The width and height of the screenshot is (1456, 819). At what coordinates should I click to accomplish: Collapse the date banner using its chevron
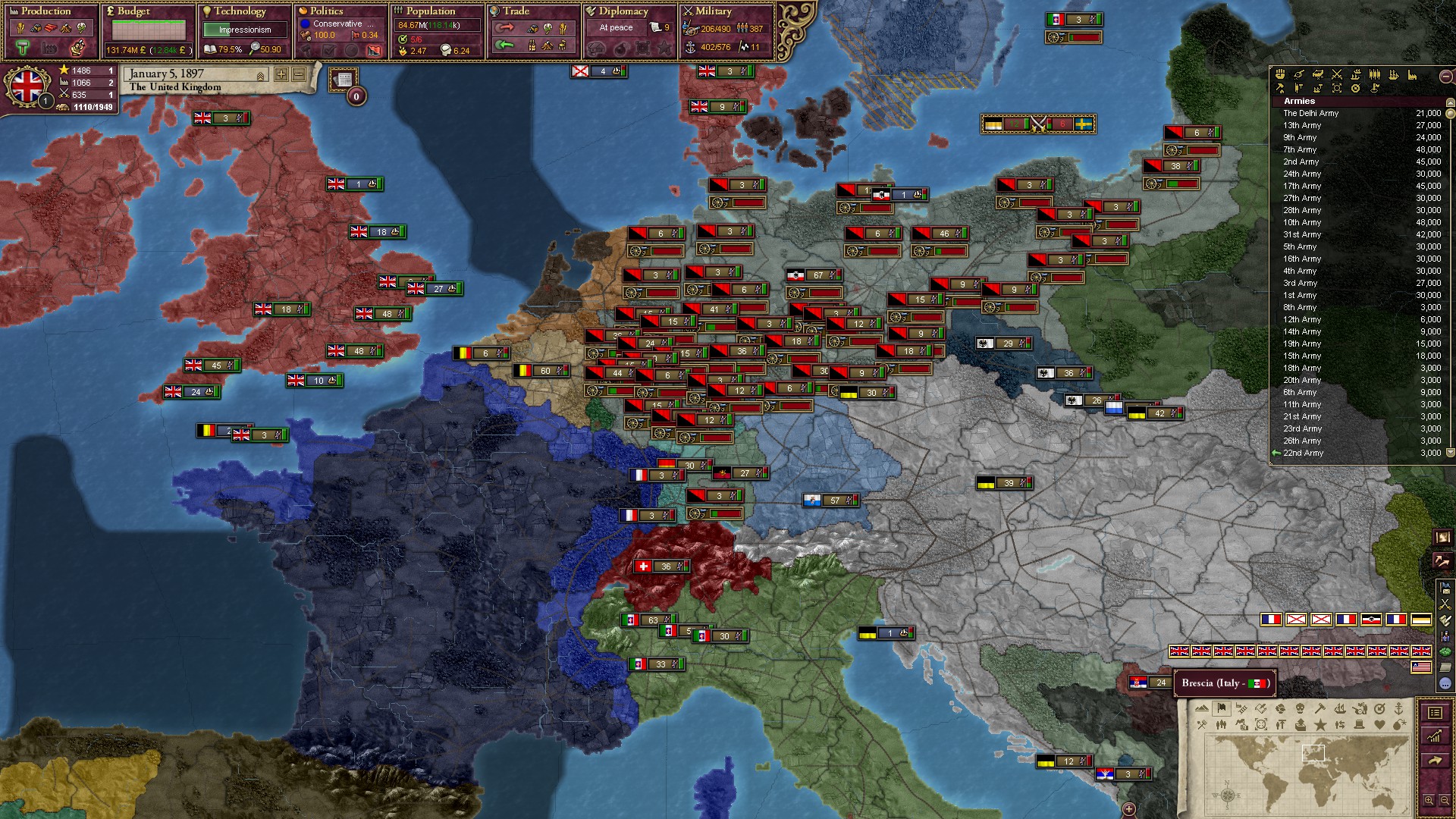(x=260, y=76)
